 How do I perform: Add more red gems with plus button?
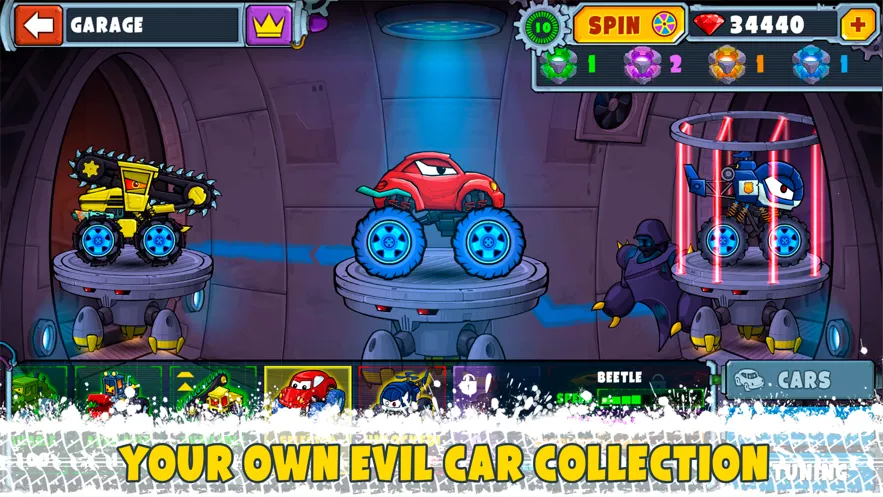(858, 24)
